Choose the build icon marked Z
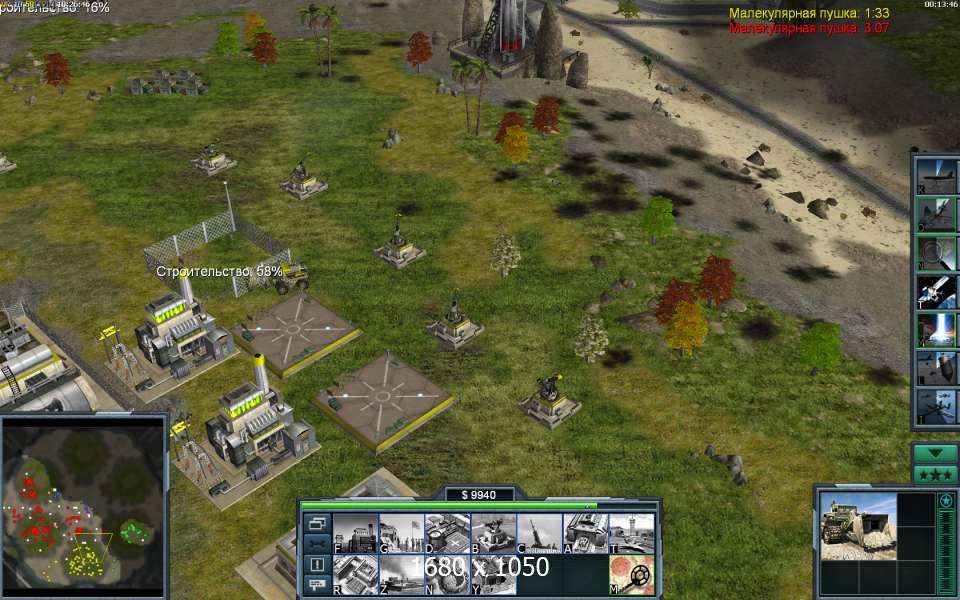Screen dimensions: 960x600 (x=401, y=575)
